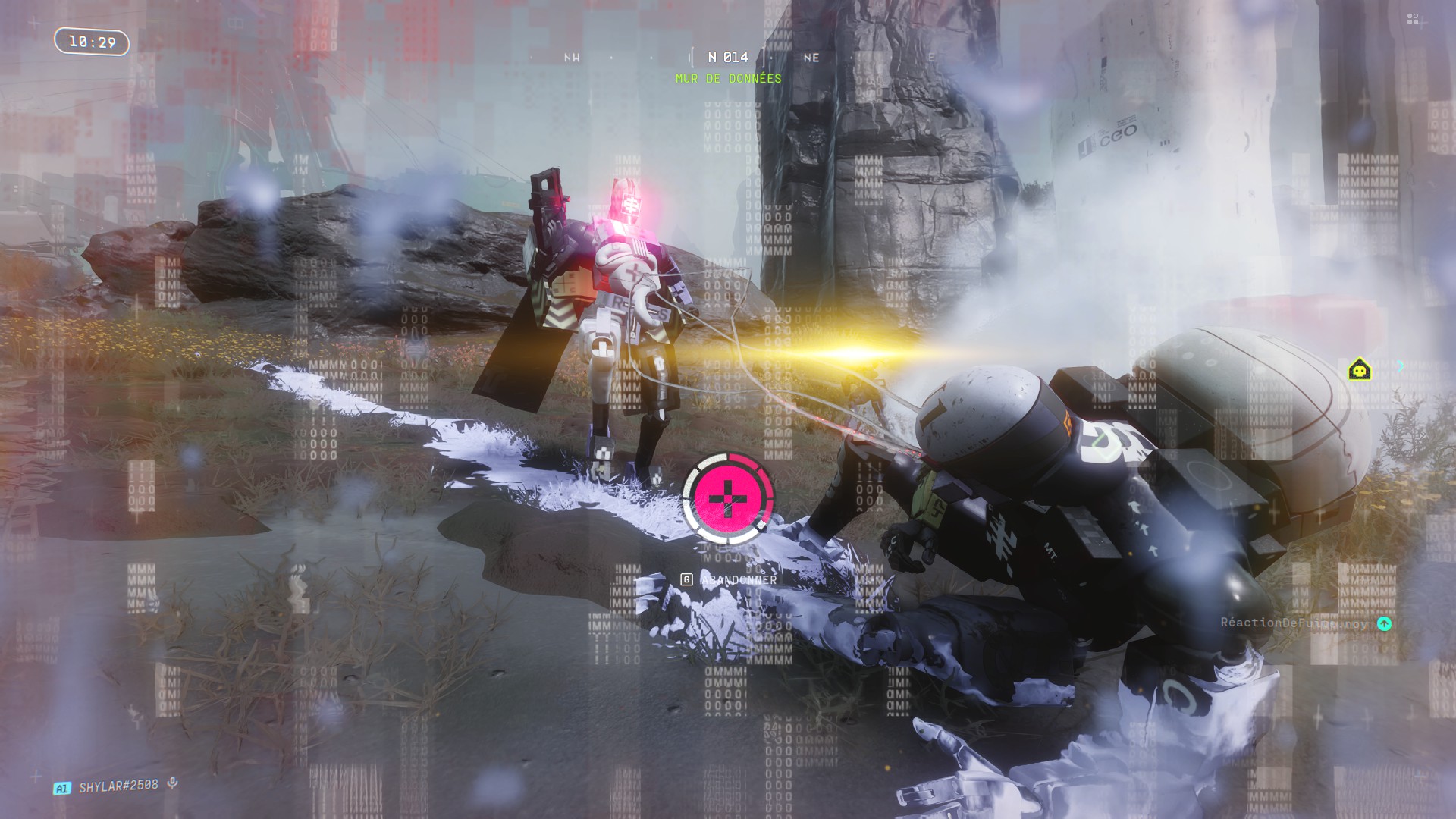
Task: Toggle the microphone icon beside SHYLAR#2508
Action: [x=173, y=783]
